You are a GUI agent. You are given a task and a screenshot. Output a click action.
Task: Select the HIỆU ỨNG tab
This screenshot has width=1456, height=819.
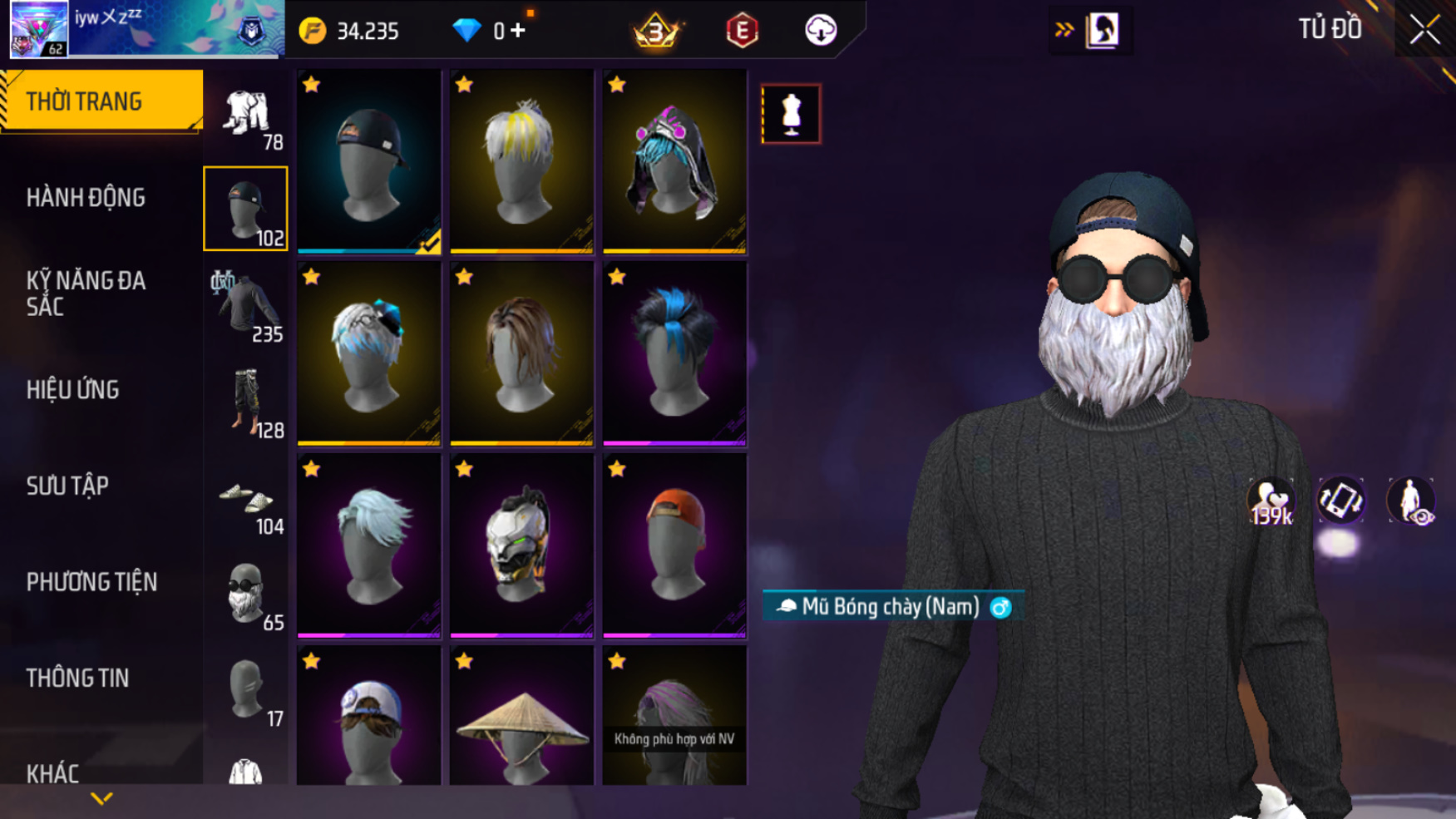coord(73,389)
